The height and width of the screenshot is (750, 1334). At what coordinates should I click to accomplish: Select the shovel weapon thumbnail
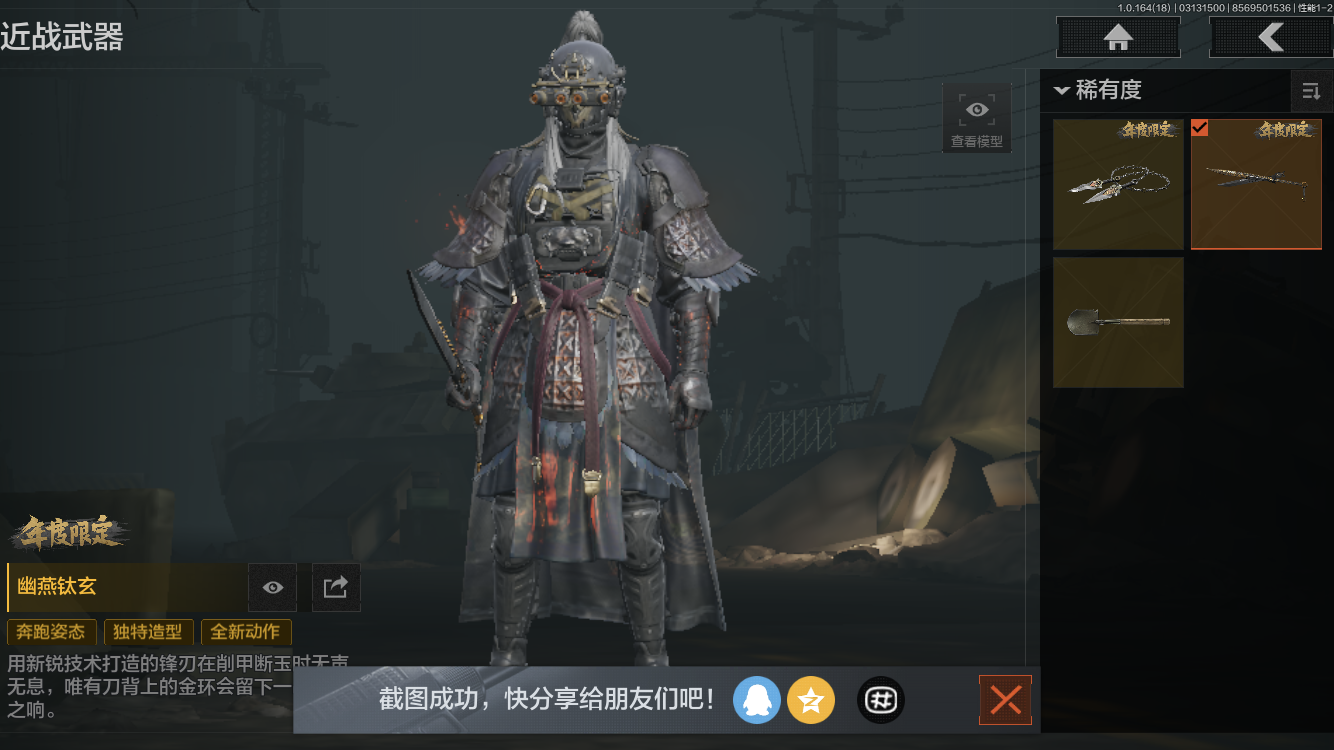point(1118,322)
